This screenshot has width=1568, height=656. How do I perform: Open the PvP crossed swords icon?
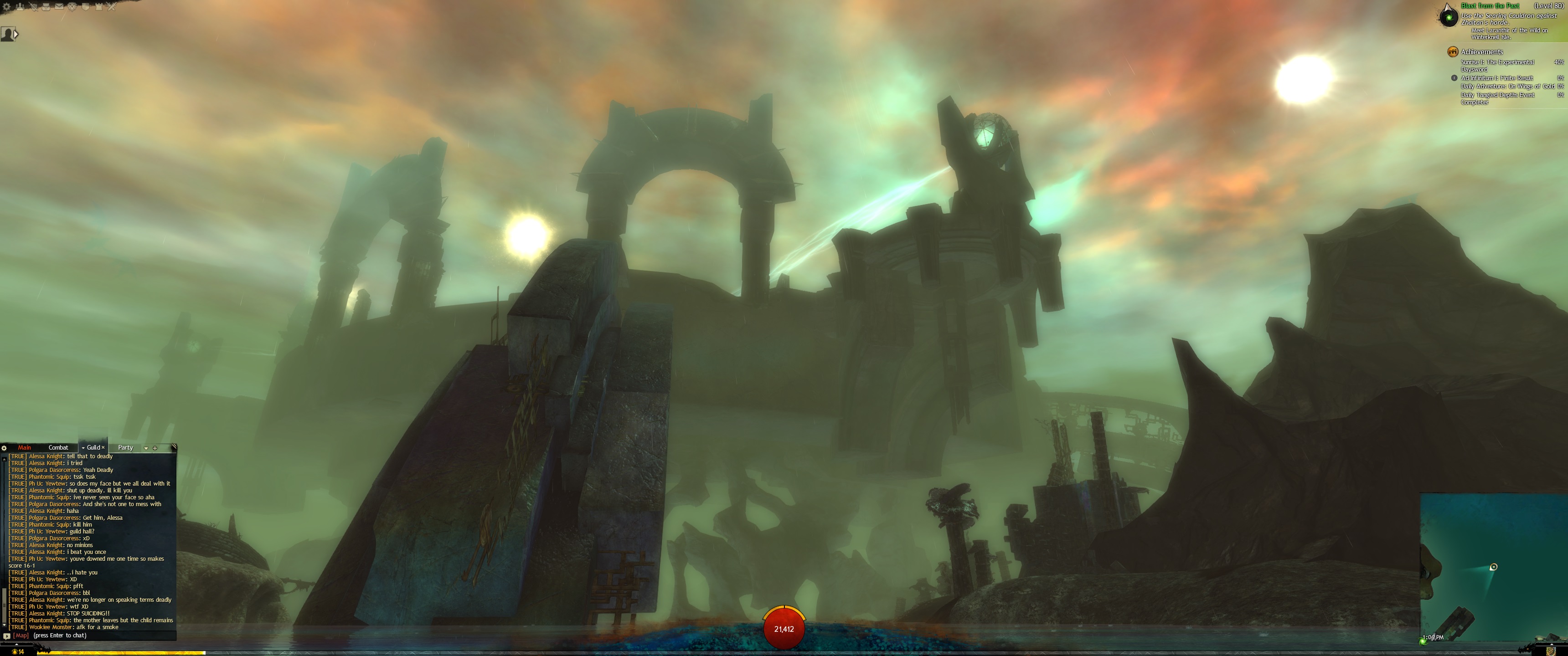coord(111,7)
